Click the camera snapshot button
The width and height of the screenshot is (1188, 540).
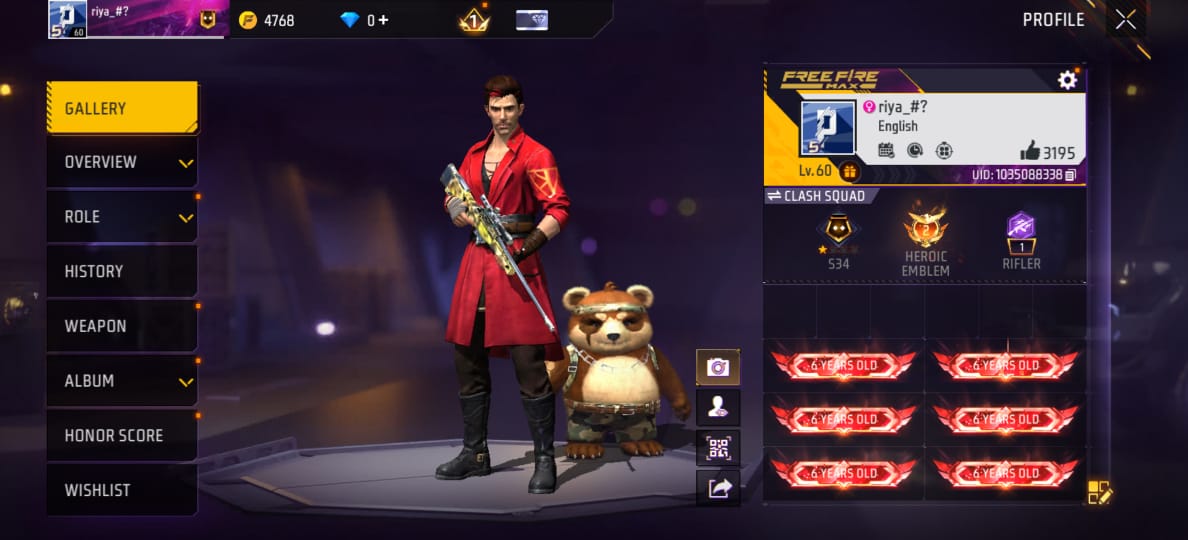[718, 367]
